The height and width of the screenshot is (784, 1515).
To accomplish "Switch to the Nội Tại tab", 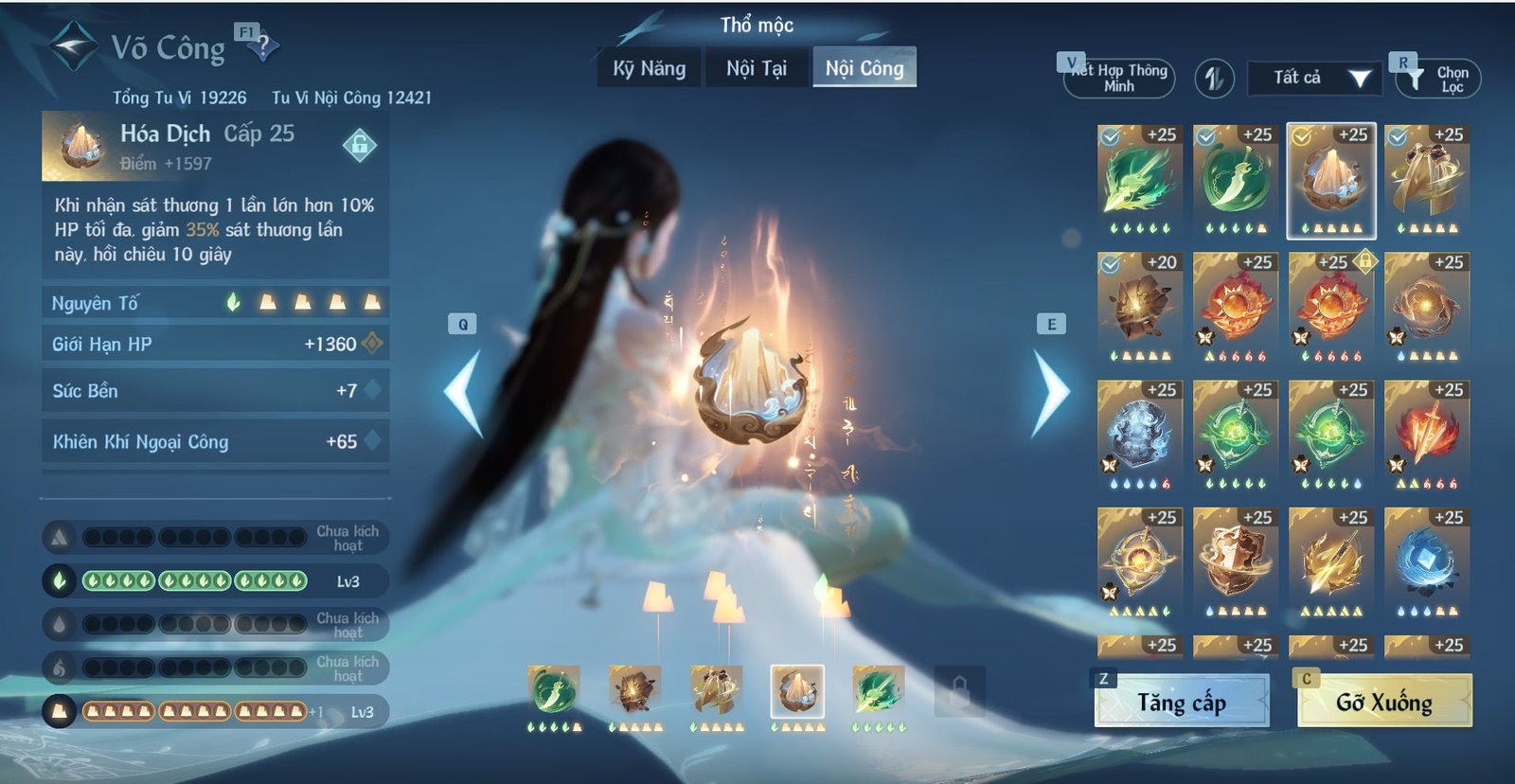I will (x=757, y=68).
